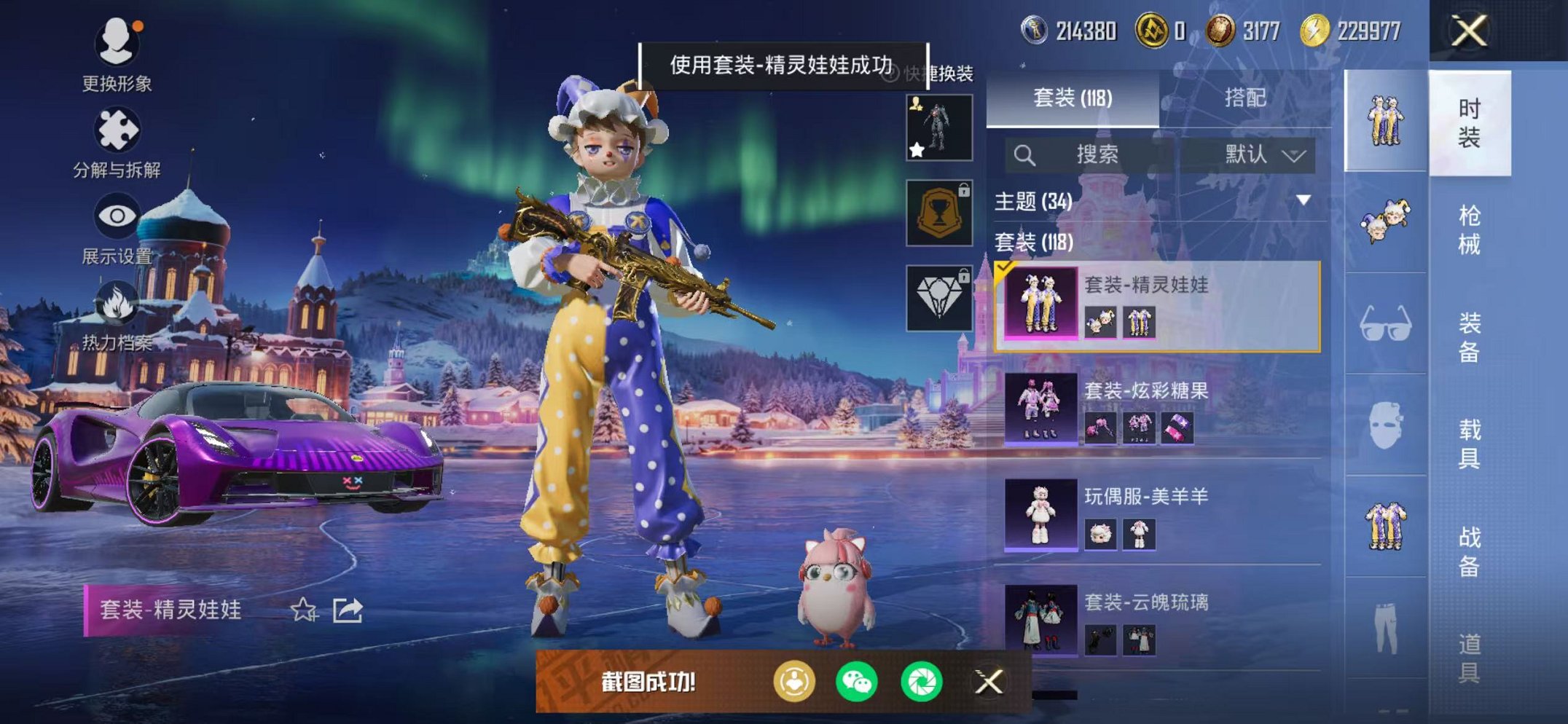
Task: Open the 枪械 firearms category
Action: coord(1469,229)
